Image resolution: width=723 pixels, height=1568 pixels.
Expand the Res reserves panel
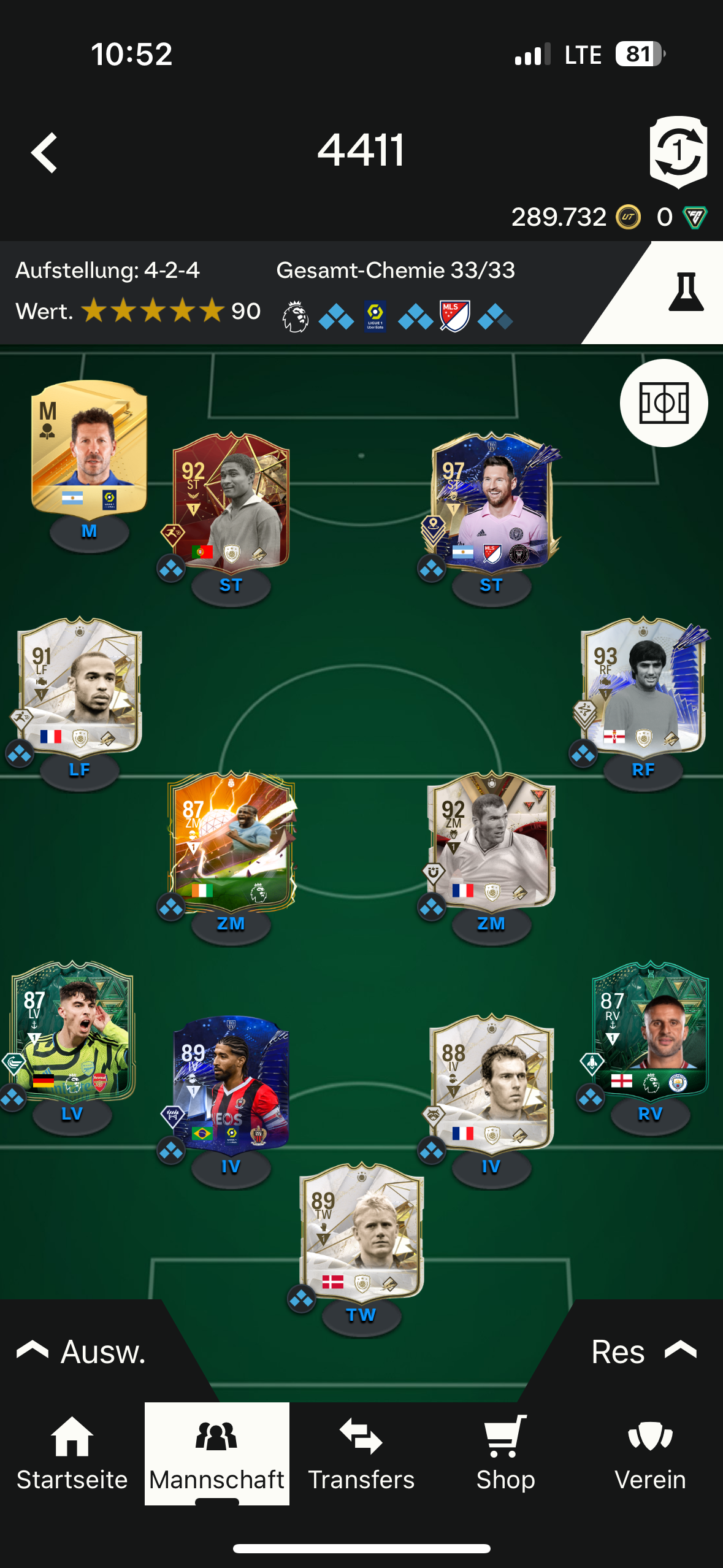click(642, 1351)
